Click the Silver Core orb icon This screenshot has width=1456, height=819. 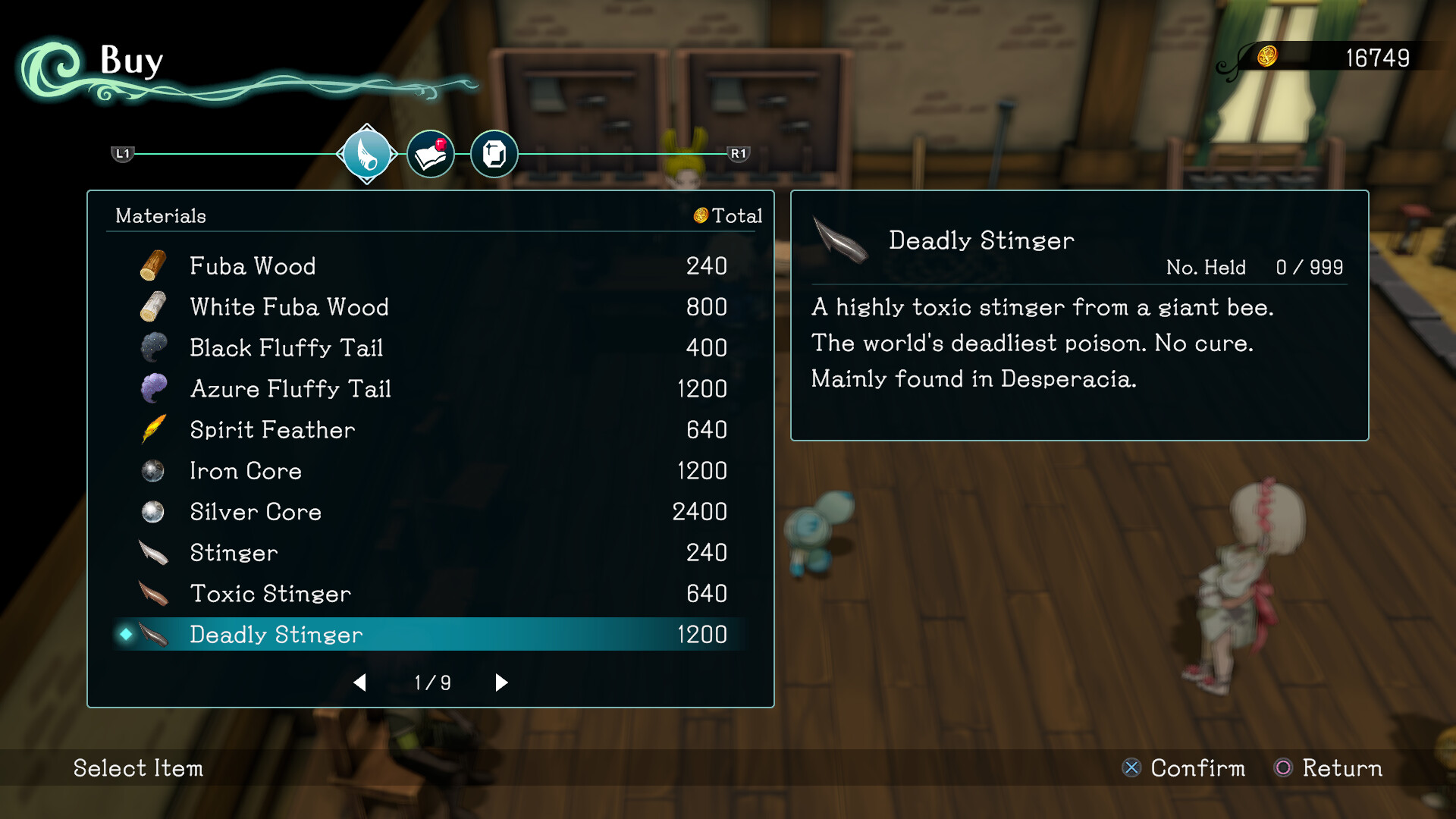152,512
